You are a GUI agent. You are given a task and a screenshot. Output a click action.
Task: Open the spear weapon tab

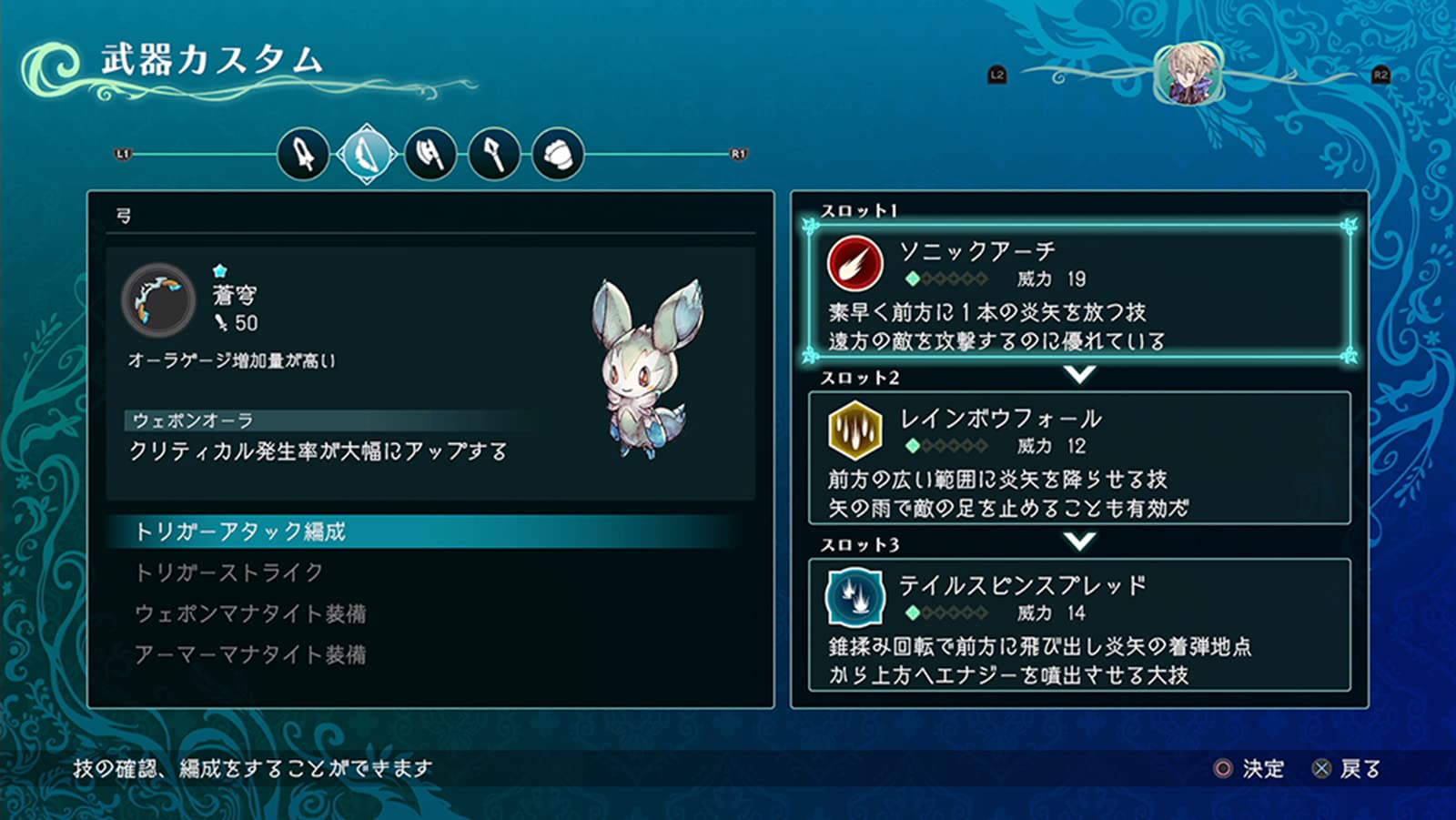coord(494,155)
